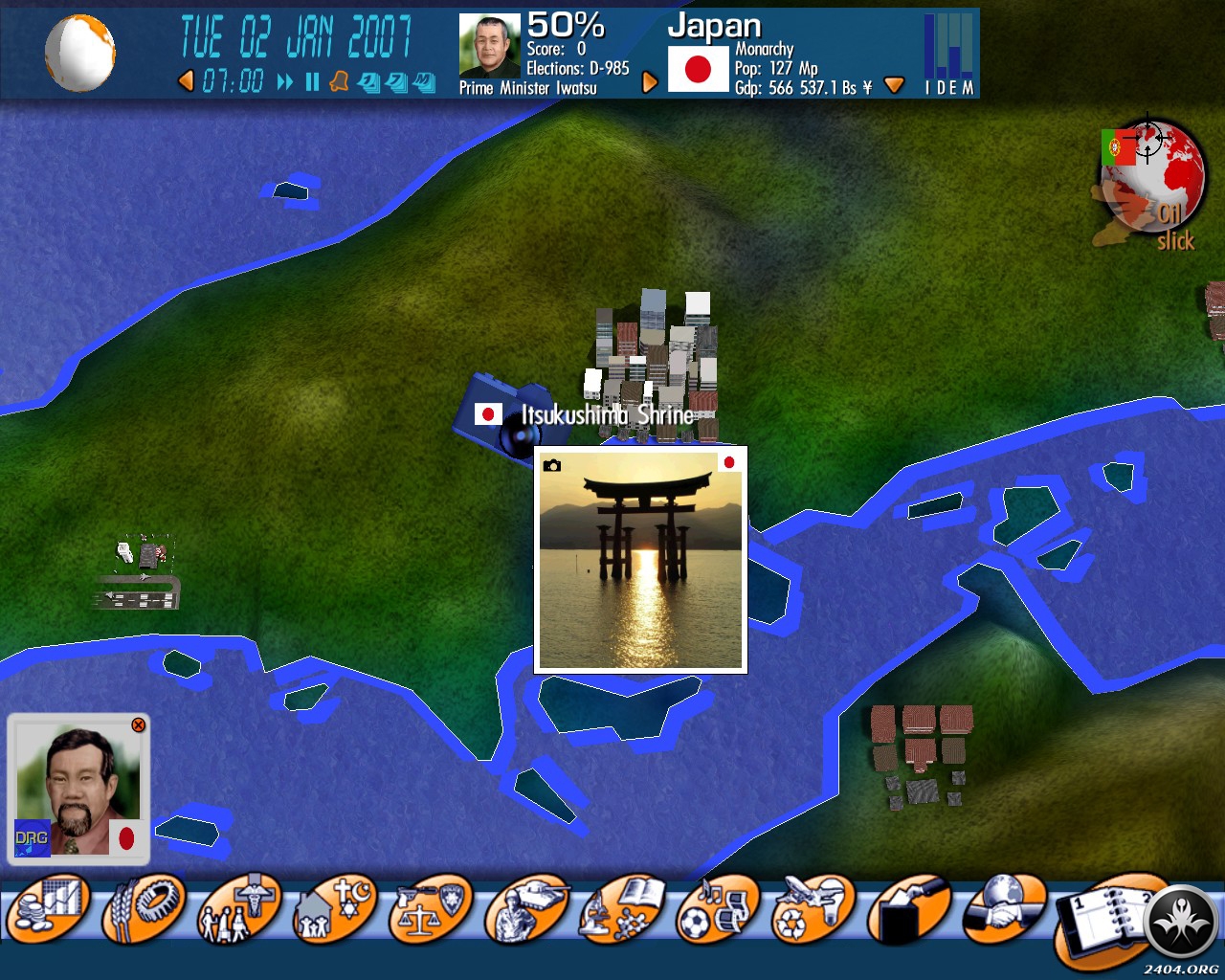Click the rotating globe icon
Screen dimensions: 1225x980
point(80,53)
